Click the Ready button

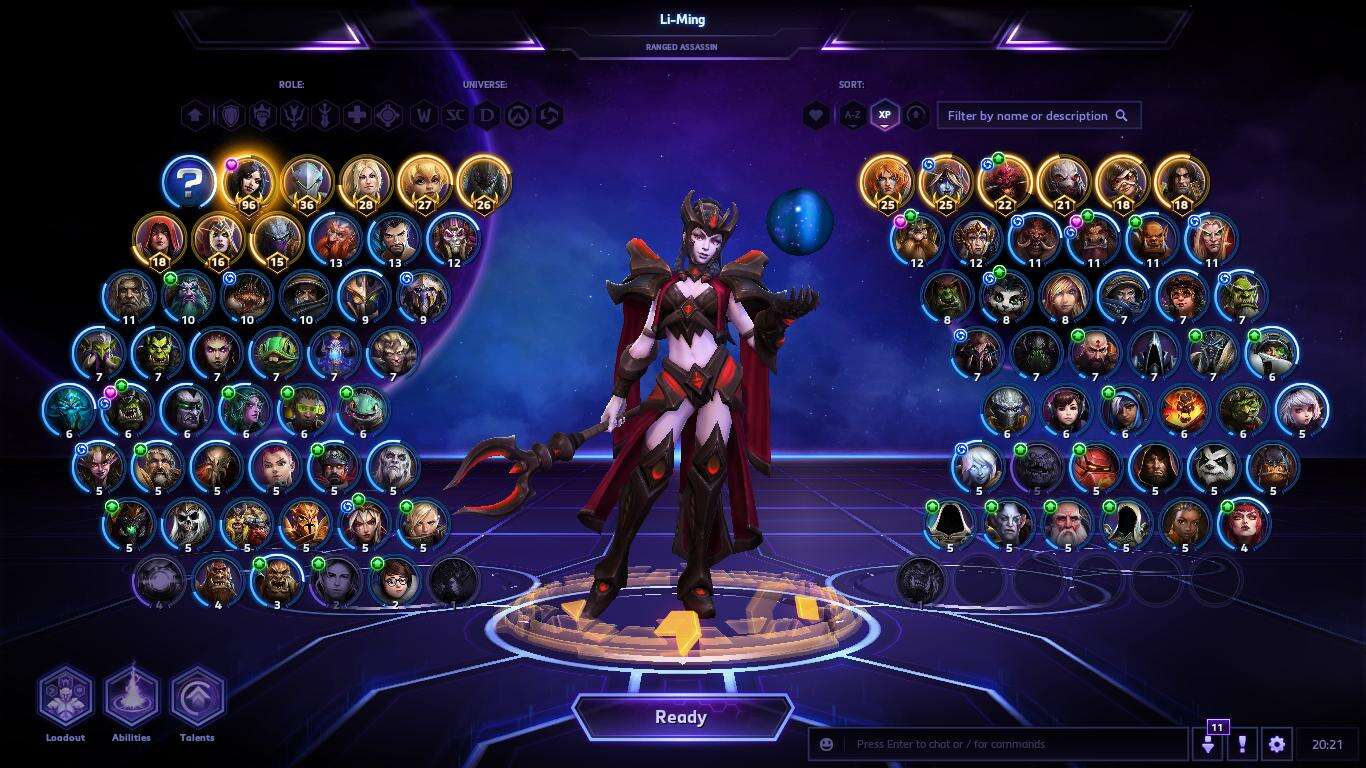point(681,717)
